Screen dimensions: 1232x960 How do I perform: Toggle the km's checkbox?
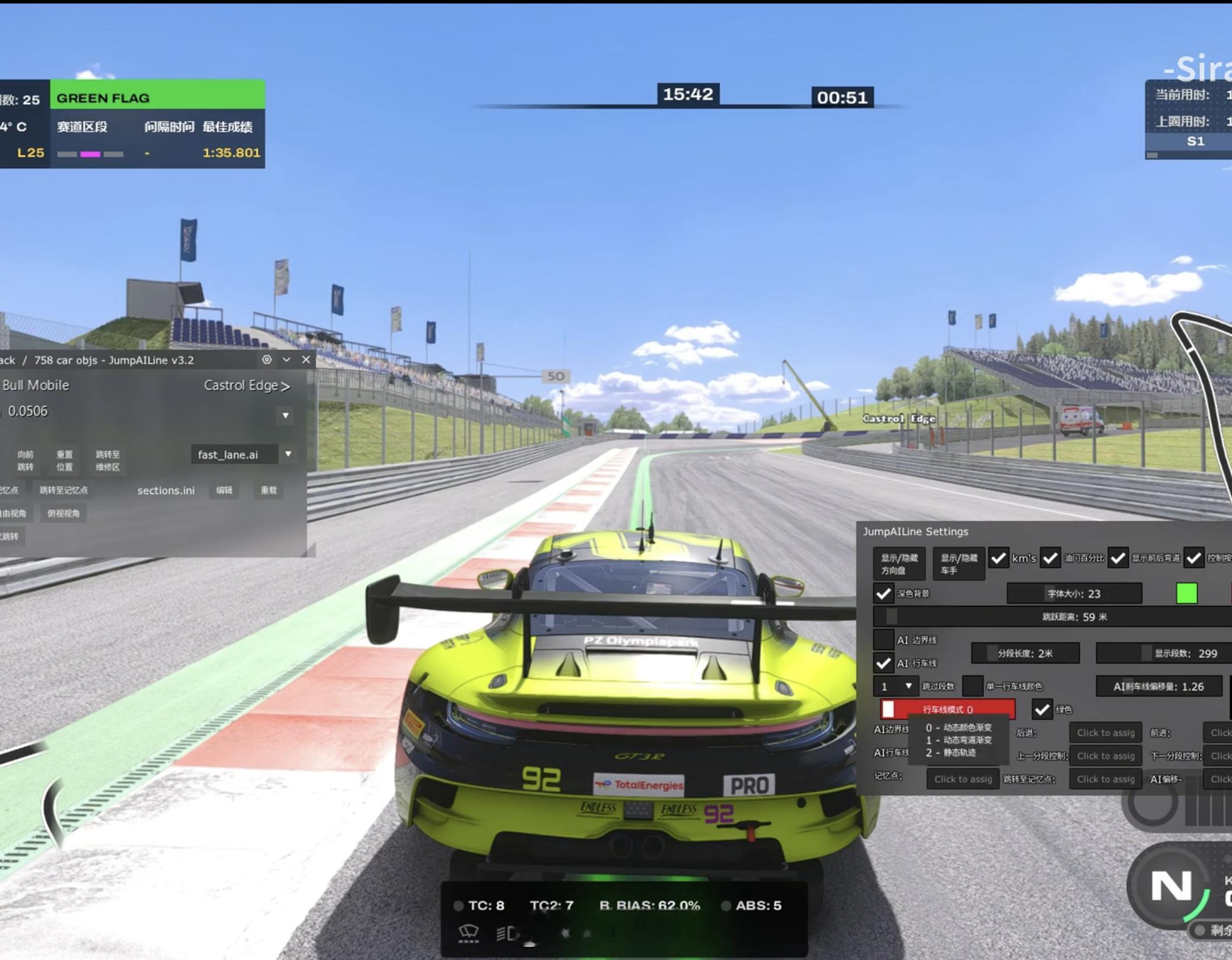coord(999,559)
